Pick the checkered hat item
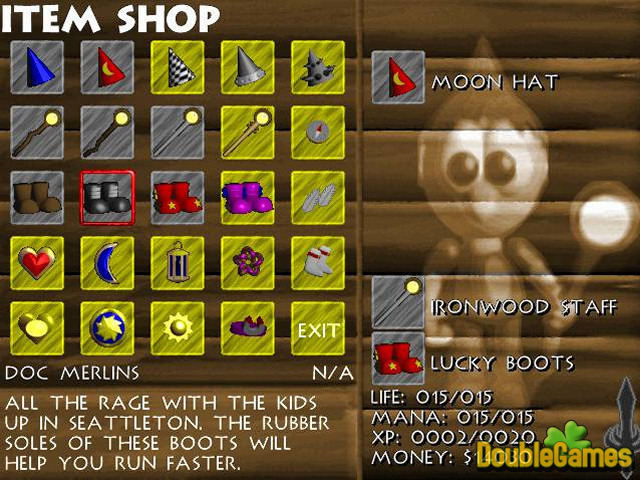640x480 pixels. (x=177, y=65)
